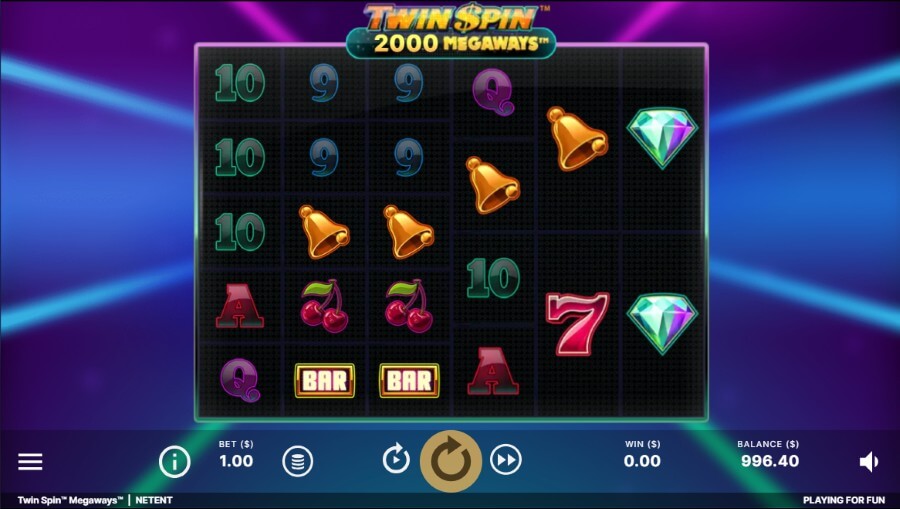The image size is (900, 509).
Task: Open the autoplay options
Action: tap(396, 459)
